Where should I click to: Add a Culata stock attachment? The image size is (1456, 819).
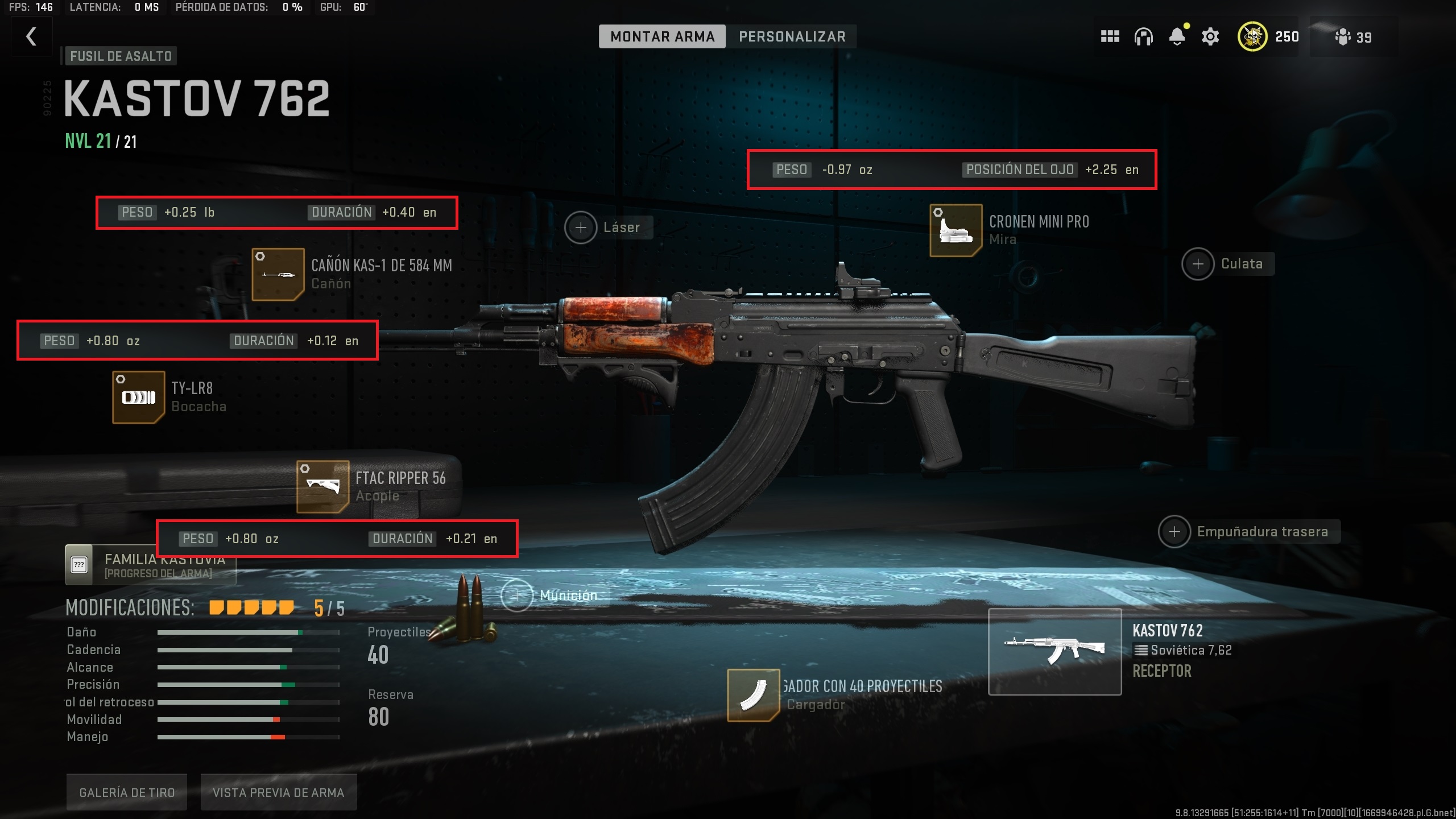(1199, 263)
